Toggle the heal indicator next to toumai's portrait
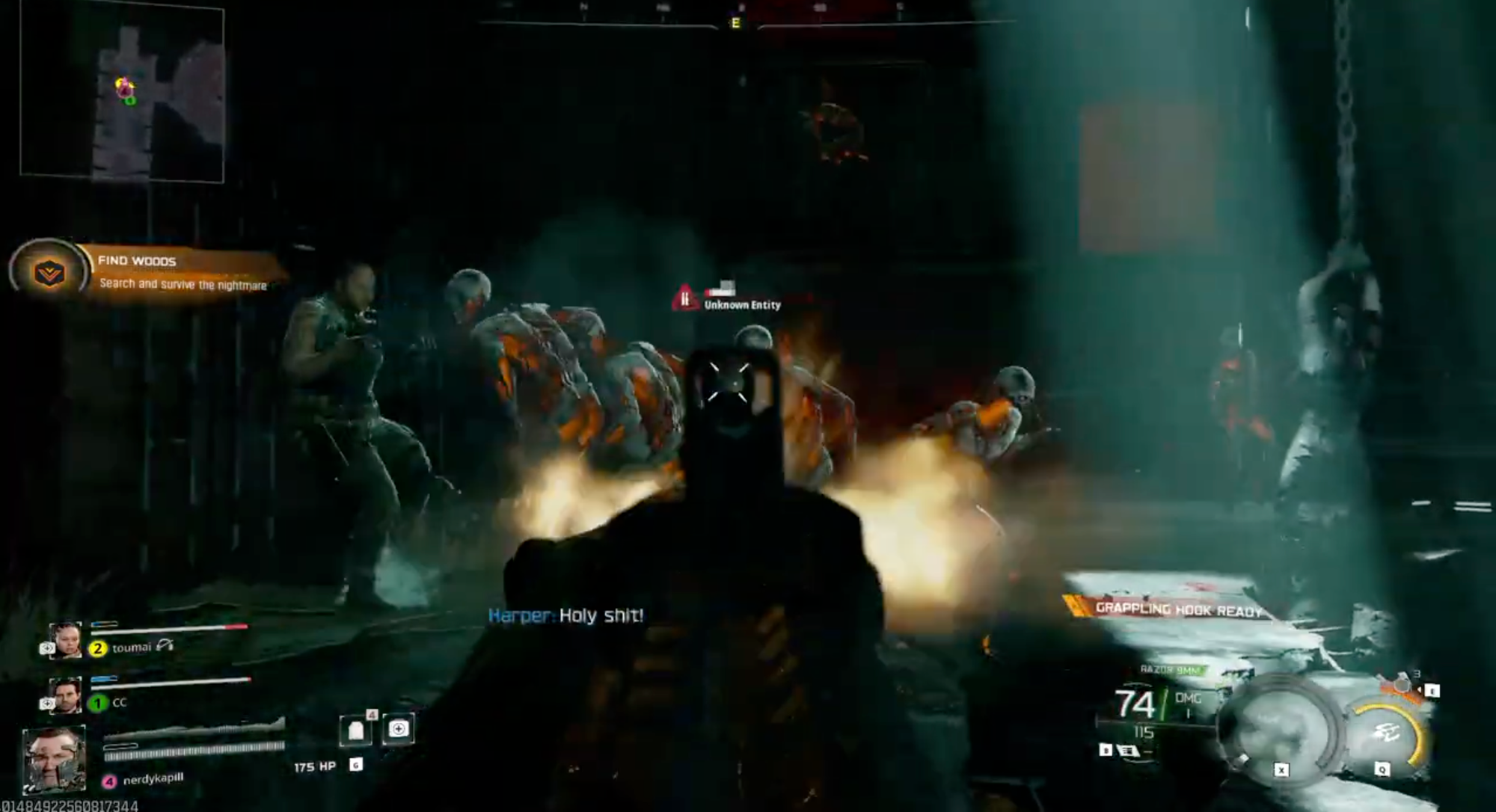This screenshot has height=812, width=1496. pos(47,648)
